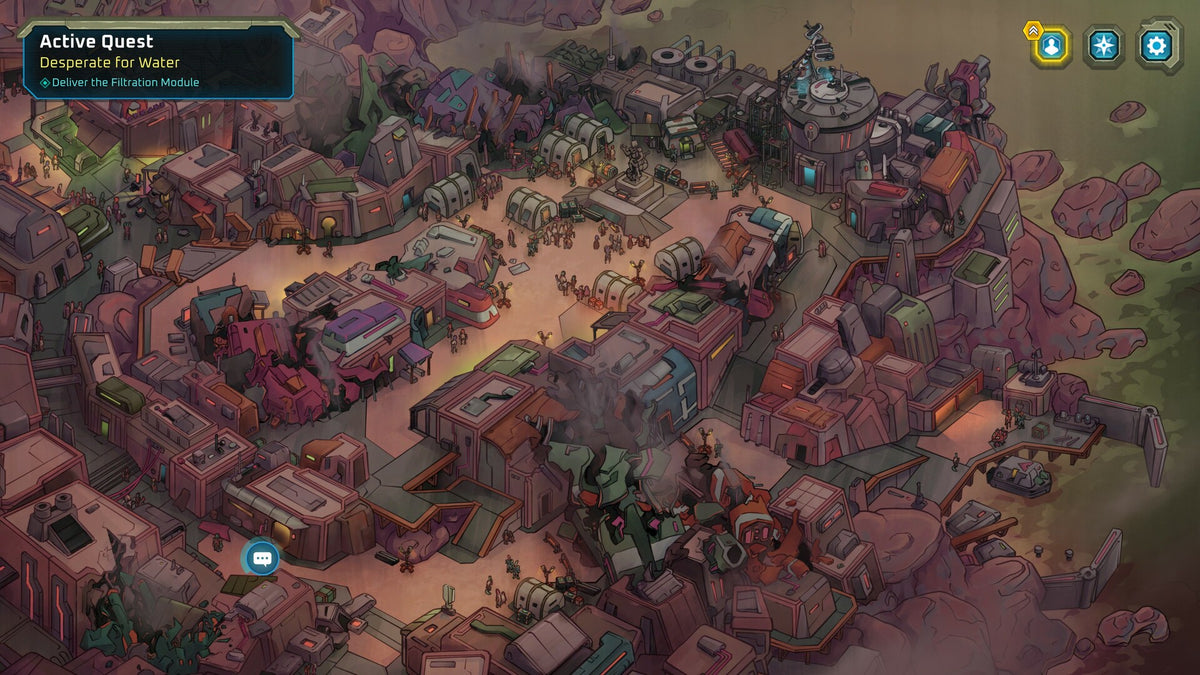Open the character menu icon
1200x675 pixels.
tap(1051, 46)
